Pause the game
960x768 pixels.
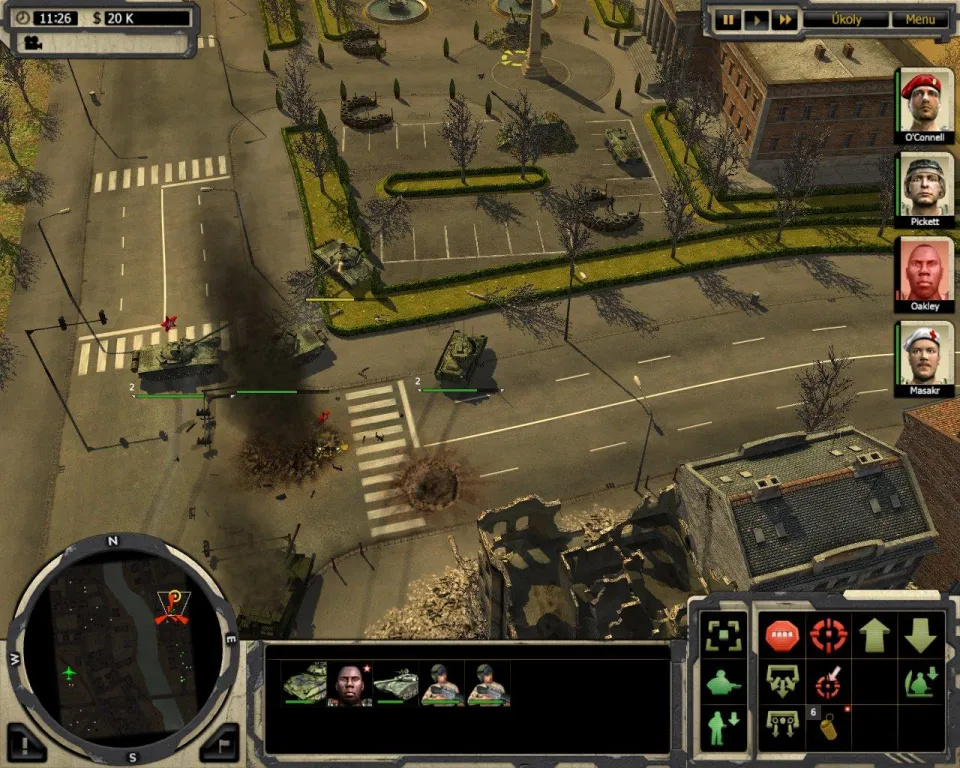(x=729, y=19)
